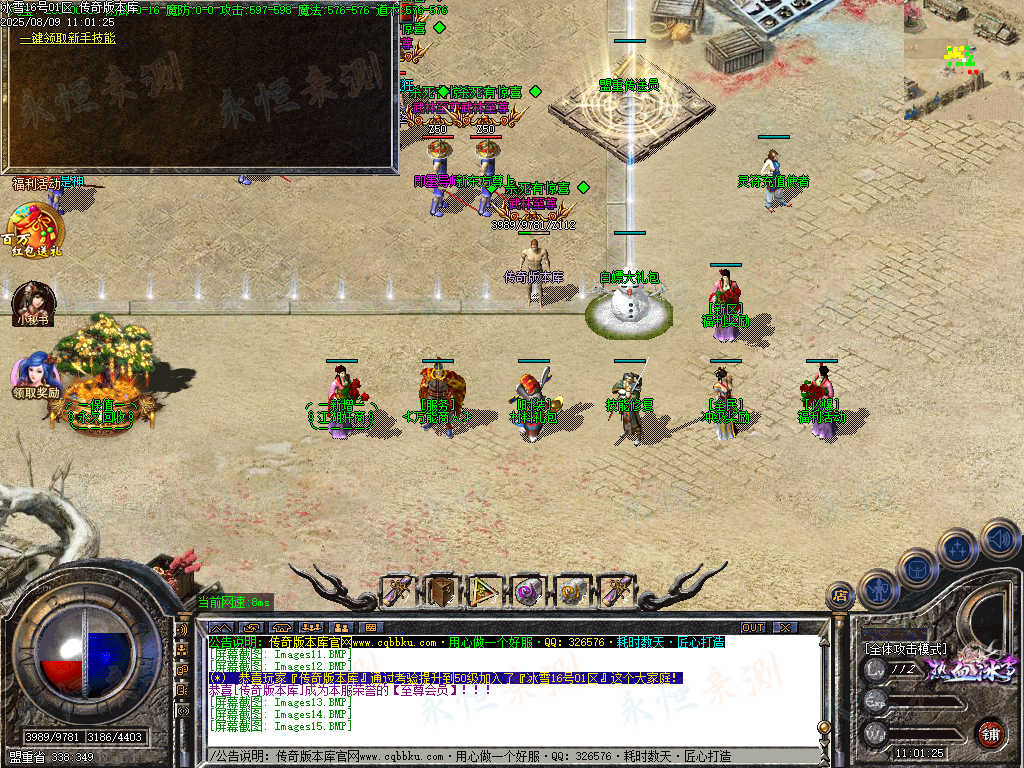Image resolution: width=1024 pixels, height=768 pixels.
Task: Open the character figure round button
Action: pos(877,590)
